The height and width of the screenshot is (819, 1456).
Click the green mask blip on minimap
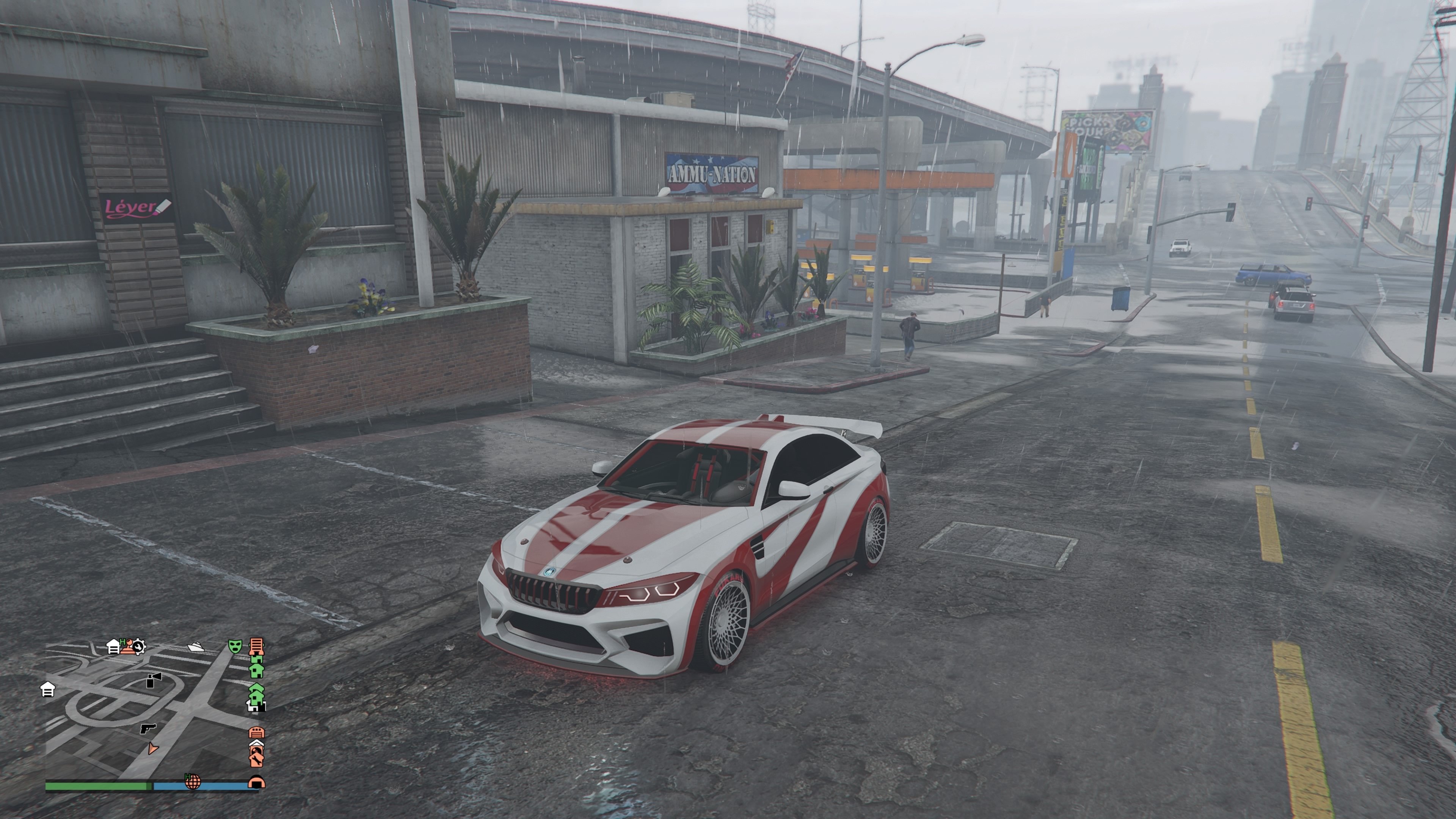(x=235, y=646)
